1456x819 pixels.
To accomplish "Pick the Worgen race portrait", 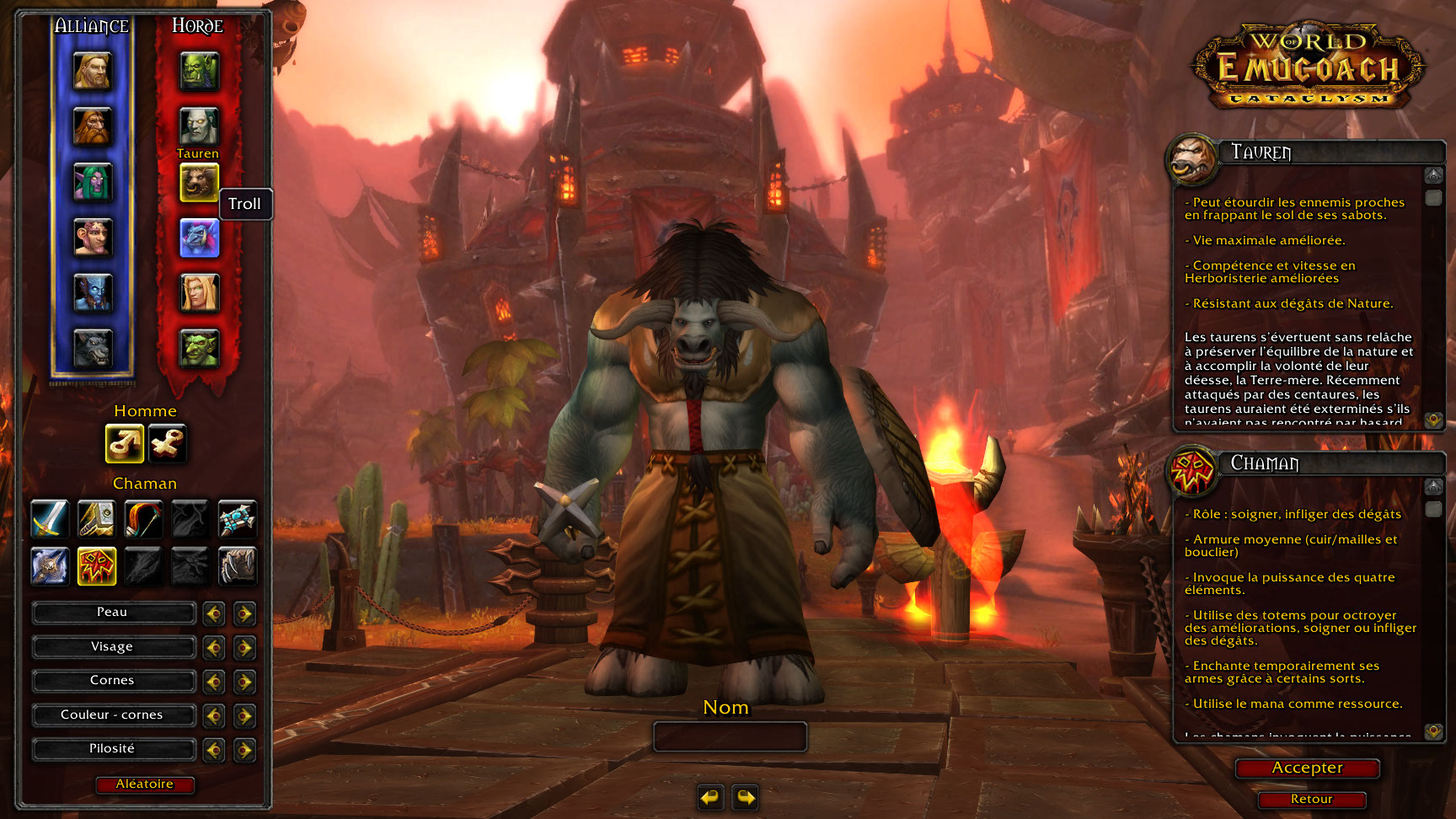I will point(93,348).
